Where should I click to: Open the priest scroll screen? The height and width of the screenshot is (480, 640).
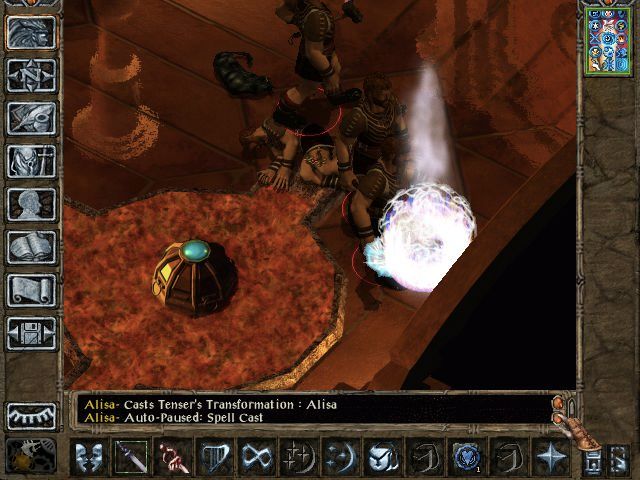(x=31, y=289)
